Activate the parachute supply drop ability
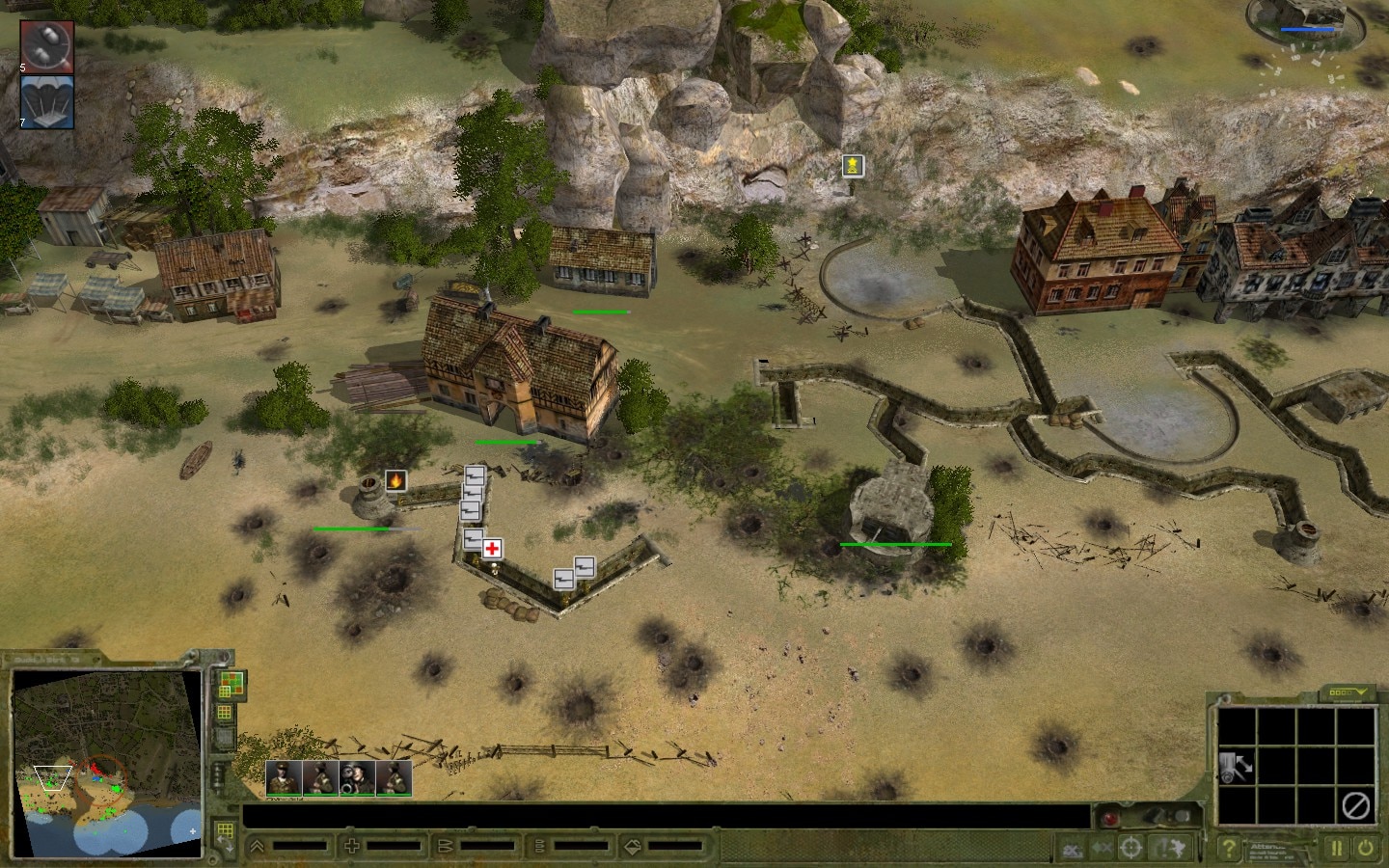The height and width of the screenshot is (868, 1389). pyautogui.click(x=46, y=100)
